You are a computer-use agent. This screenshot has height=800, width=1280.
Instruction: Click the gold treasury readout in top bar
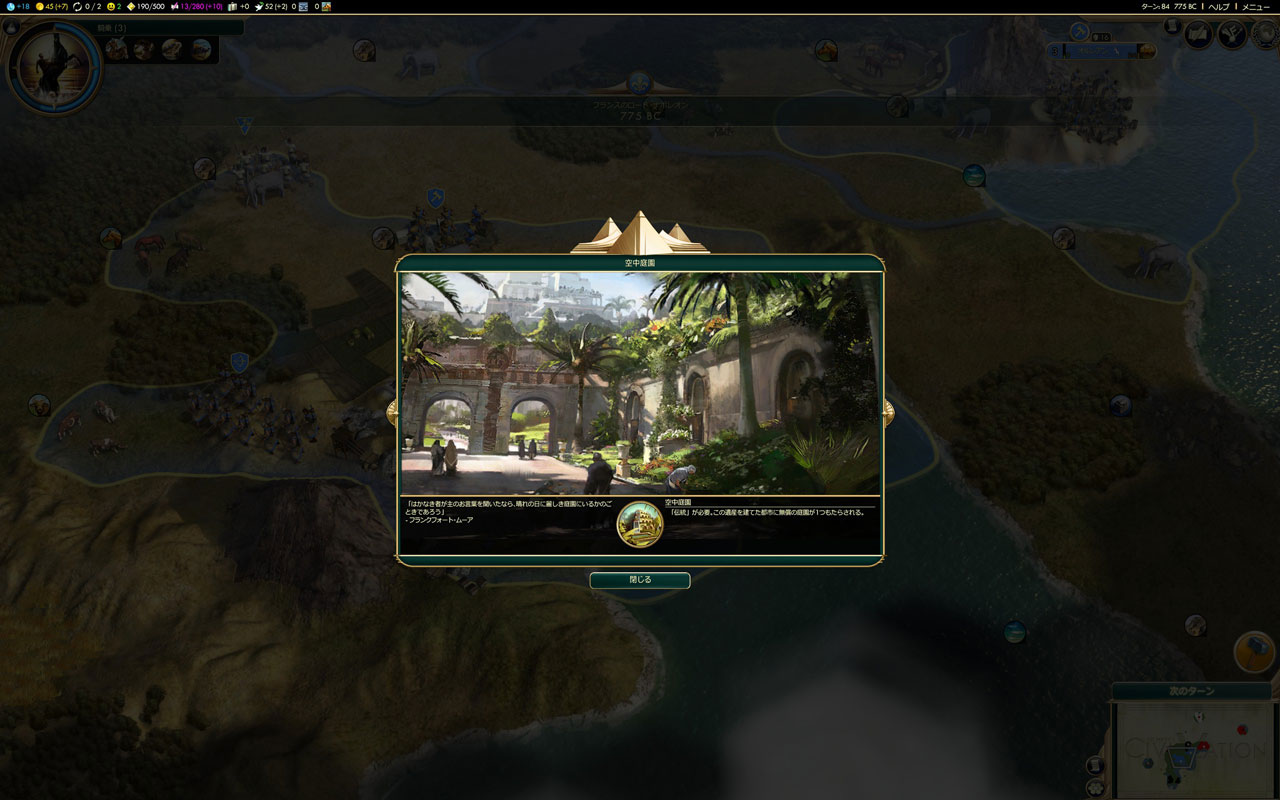[x=51, y=7]
